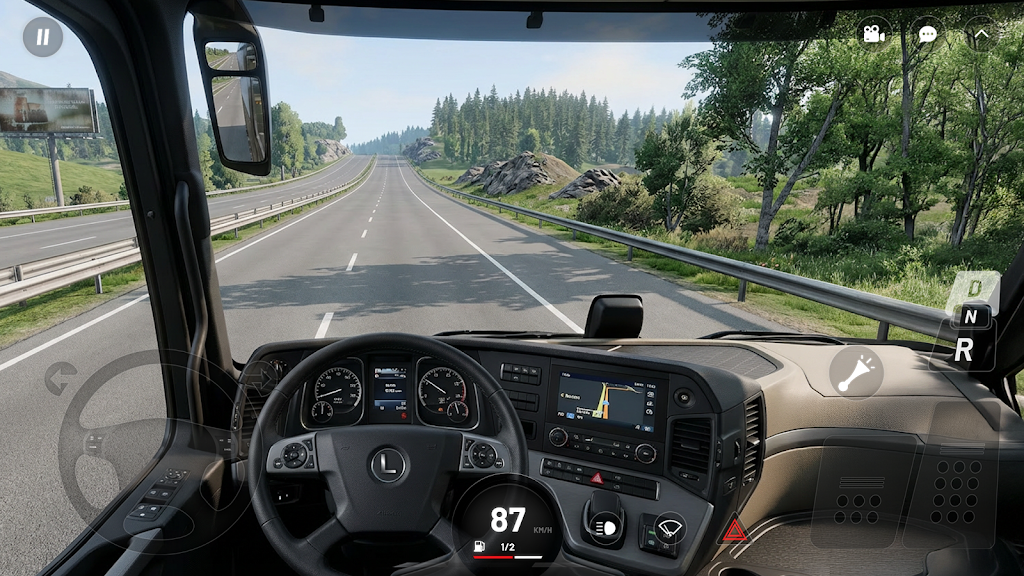The height and width of the screenshot is (576, 1024).
Task: Open the chat speech bubble
Action: (x=928, y=34)
